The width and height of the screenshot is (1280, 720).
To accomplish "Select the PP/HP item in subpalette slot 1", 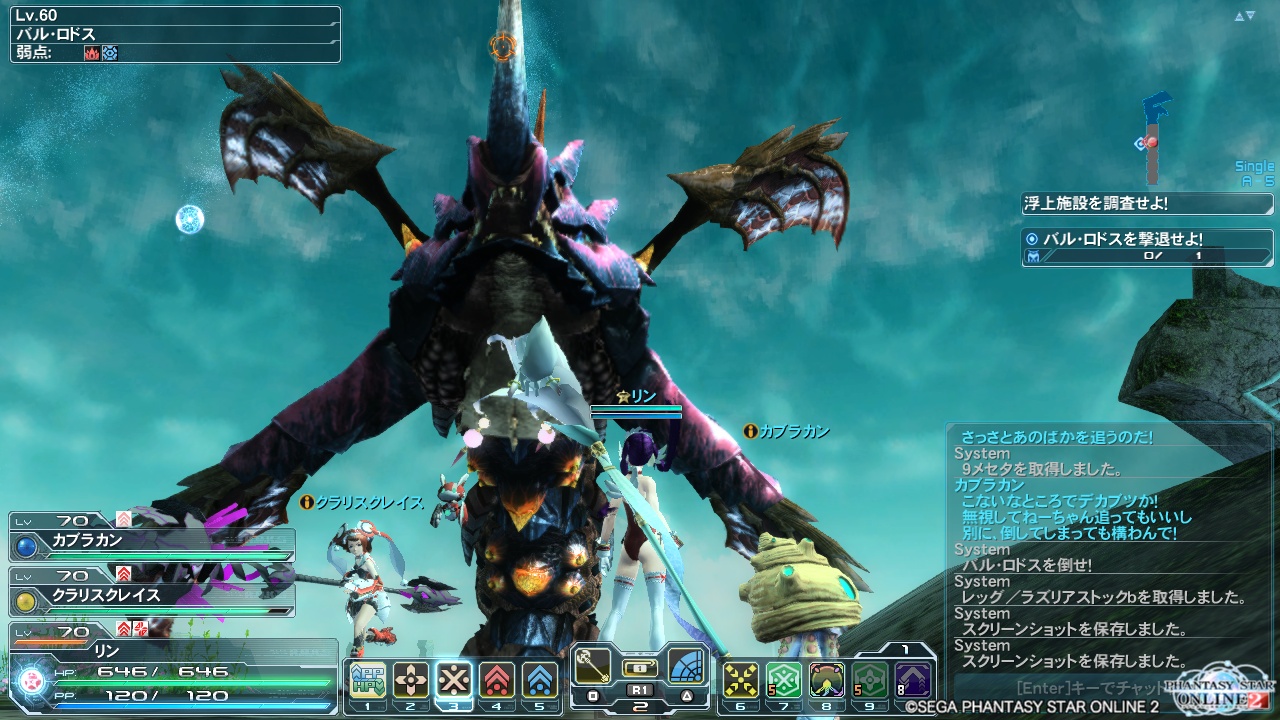I will point(368,681).
